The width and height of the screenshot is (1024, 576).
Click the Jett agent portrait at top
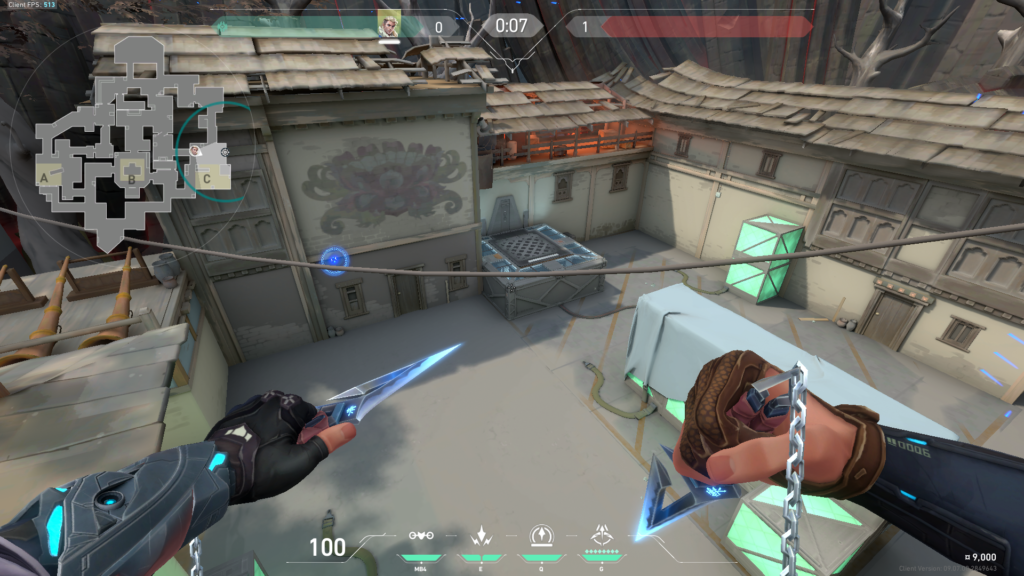tap(388, 24)
